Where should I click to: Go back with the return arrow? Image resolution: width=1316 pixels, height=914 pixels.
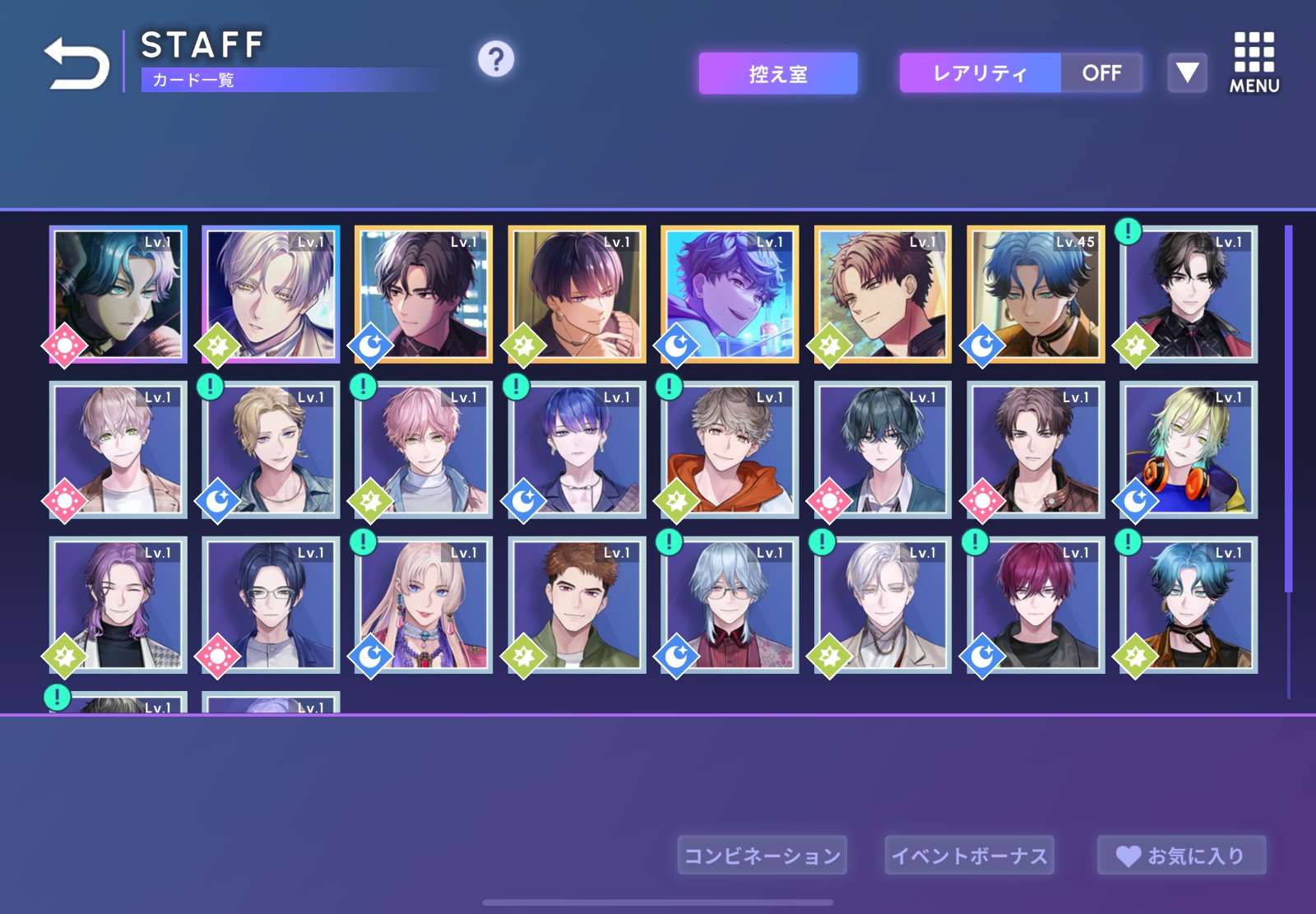[x=76, y=63]
